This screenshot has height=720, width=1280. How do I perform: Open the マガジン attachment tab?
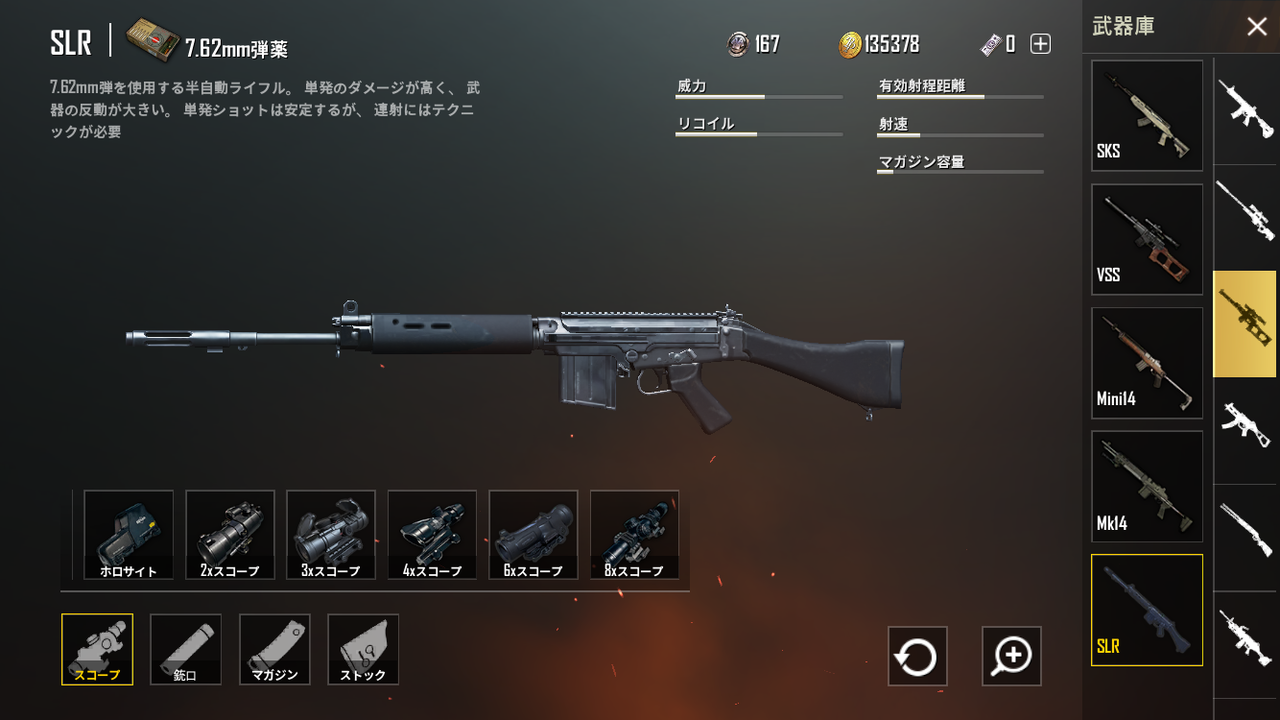[274, 649]
